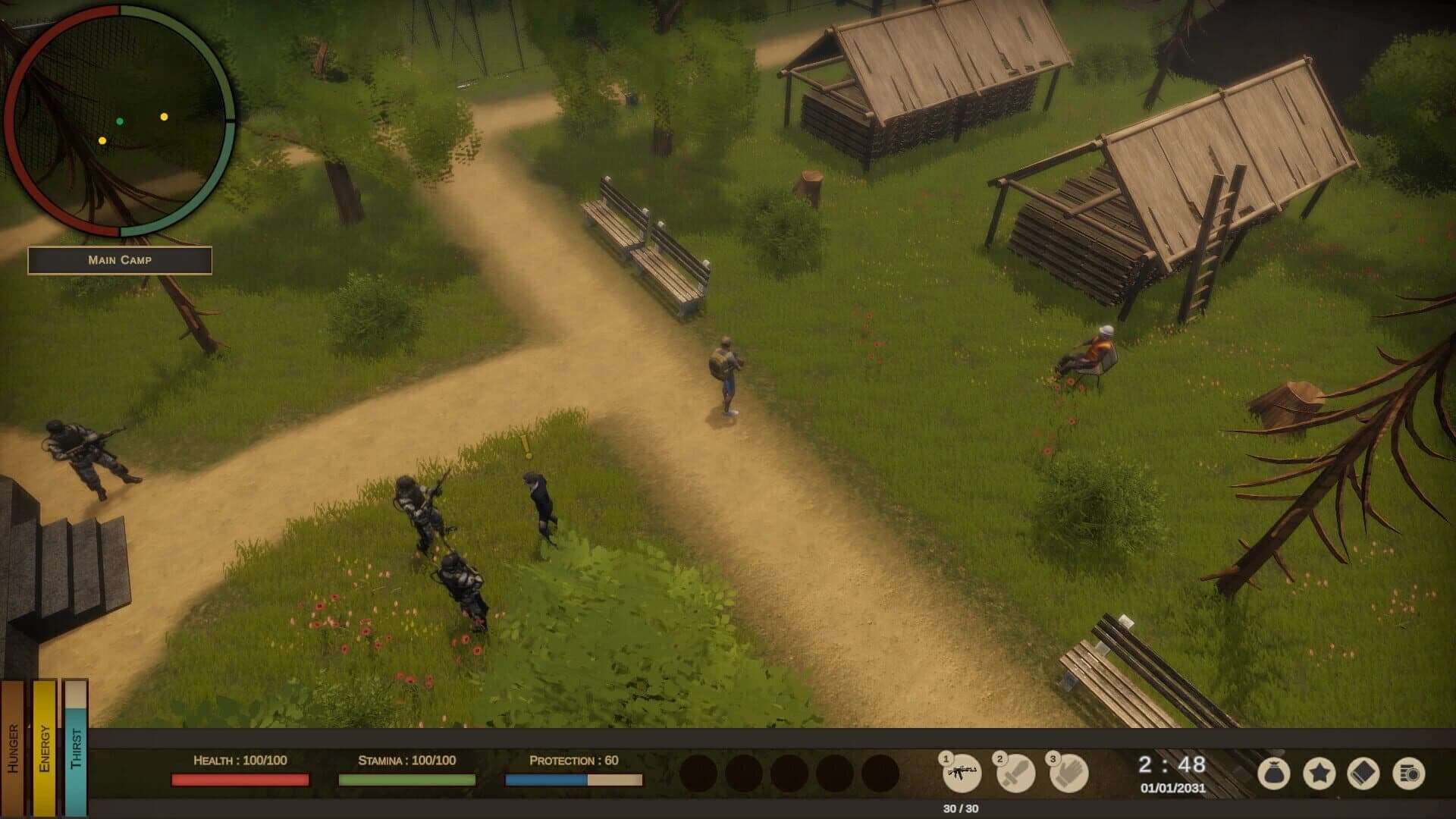Image resolution: width=1456 pixels, height=819 pixels.
Task: Click the minimap compass in the corner
Action: tap(120, 121)
